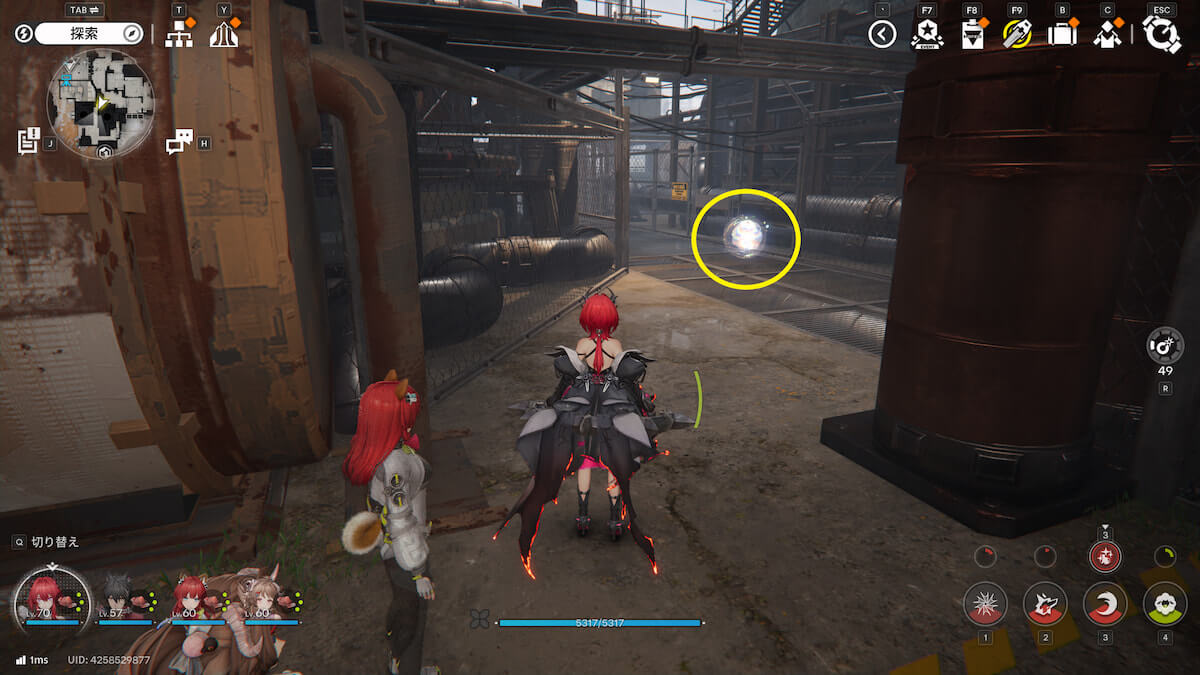Collapse the top menu with the arrow button
The width and height of the screenshot is (1200, 675).
(881, 35)
